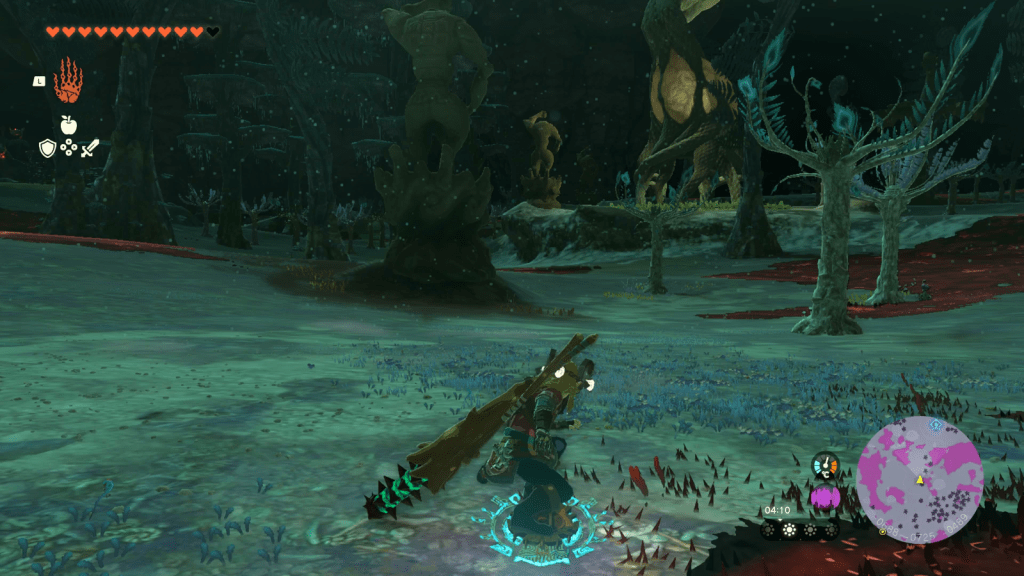The image size is (1024, 576).
Task: Click the temperature gauge
Action: point(825,466)
